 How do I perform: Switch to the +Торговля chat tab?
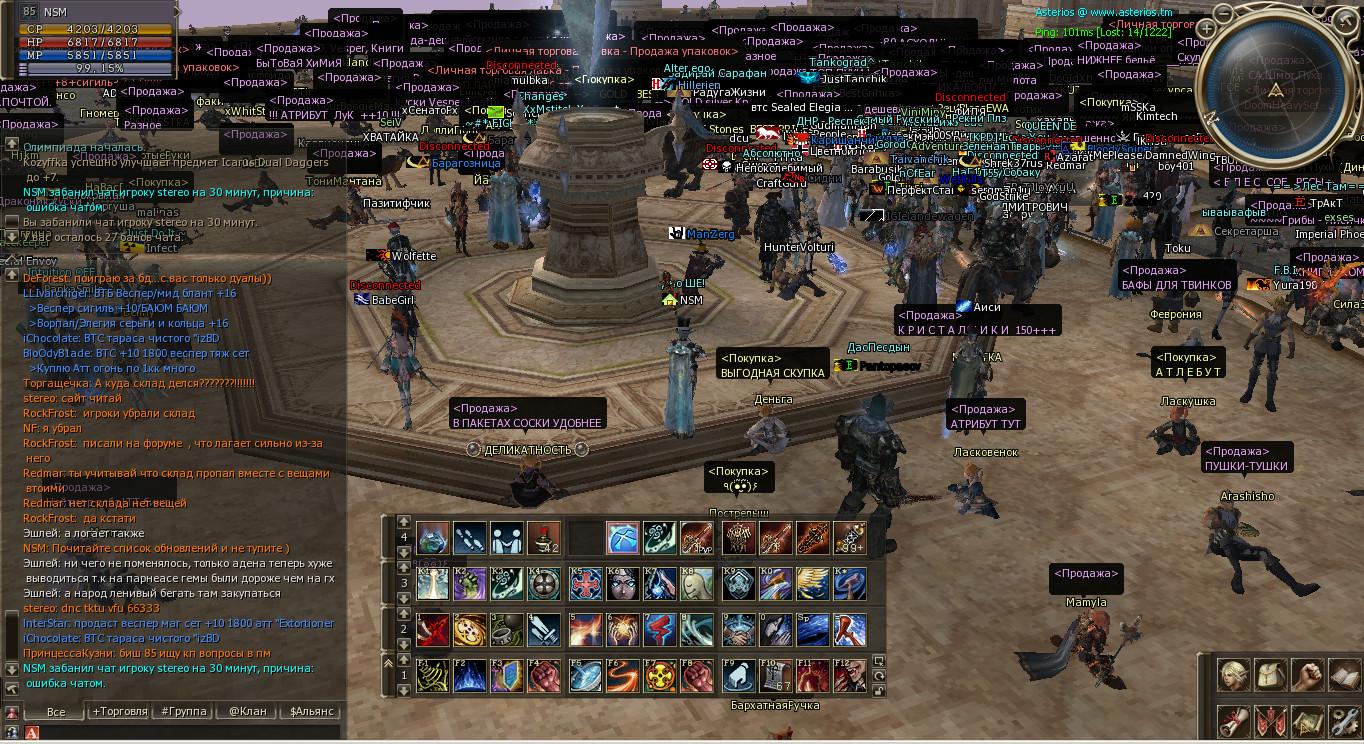pos(119,711)
